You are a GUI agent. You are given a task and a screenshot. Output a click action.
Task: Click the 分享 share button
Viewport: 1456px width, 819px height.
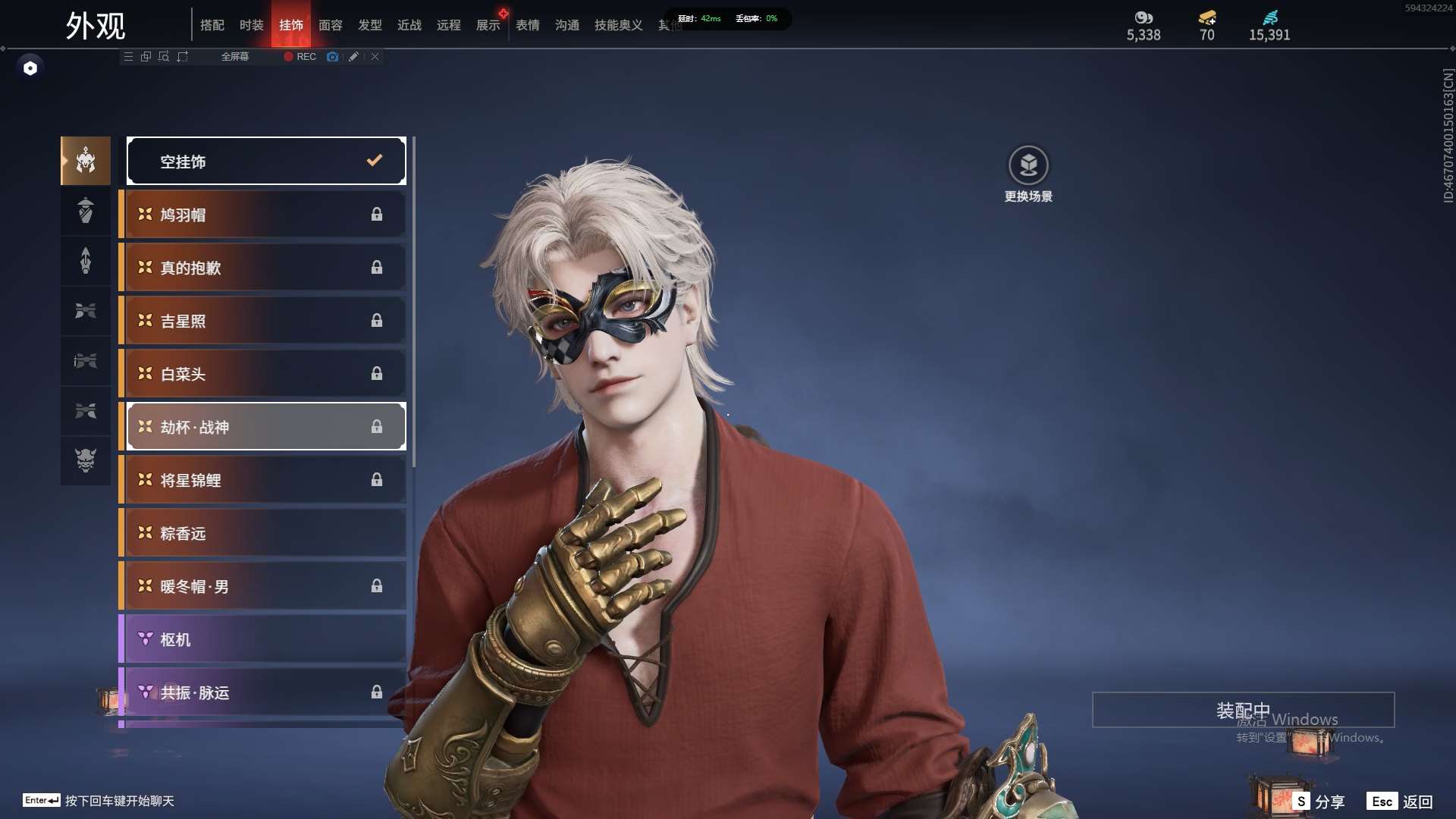1319,802
